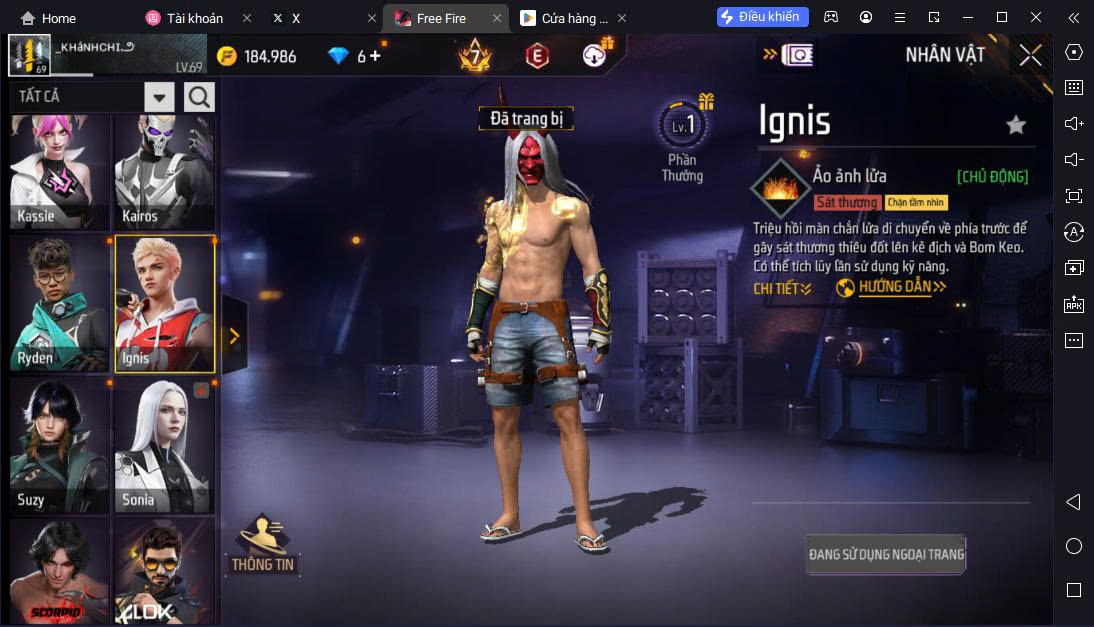Close the NHÂN VẬT character screen

coord(1030,55)
